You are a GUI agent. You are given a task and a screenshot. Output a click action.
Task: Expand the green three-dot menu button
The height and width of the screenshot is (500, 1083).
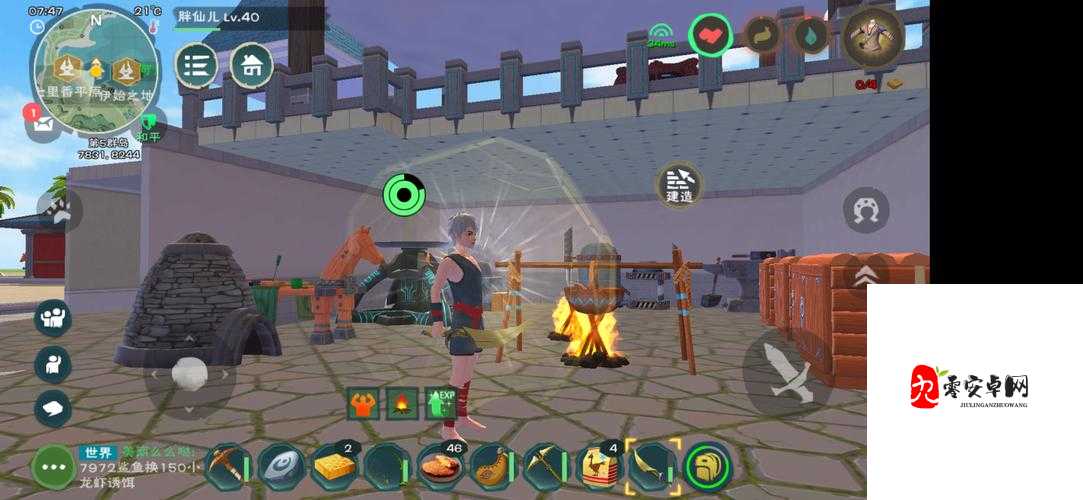point(52,466)
